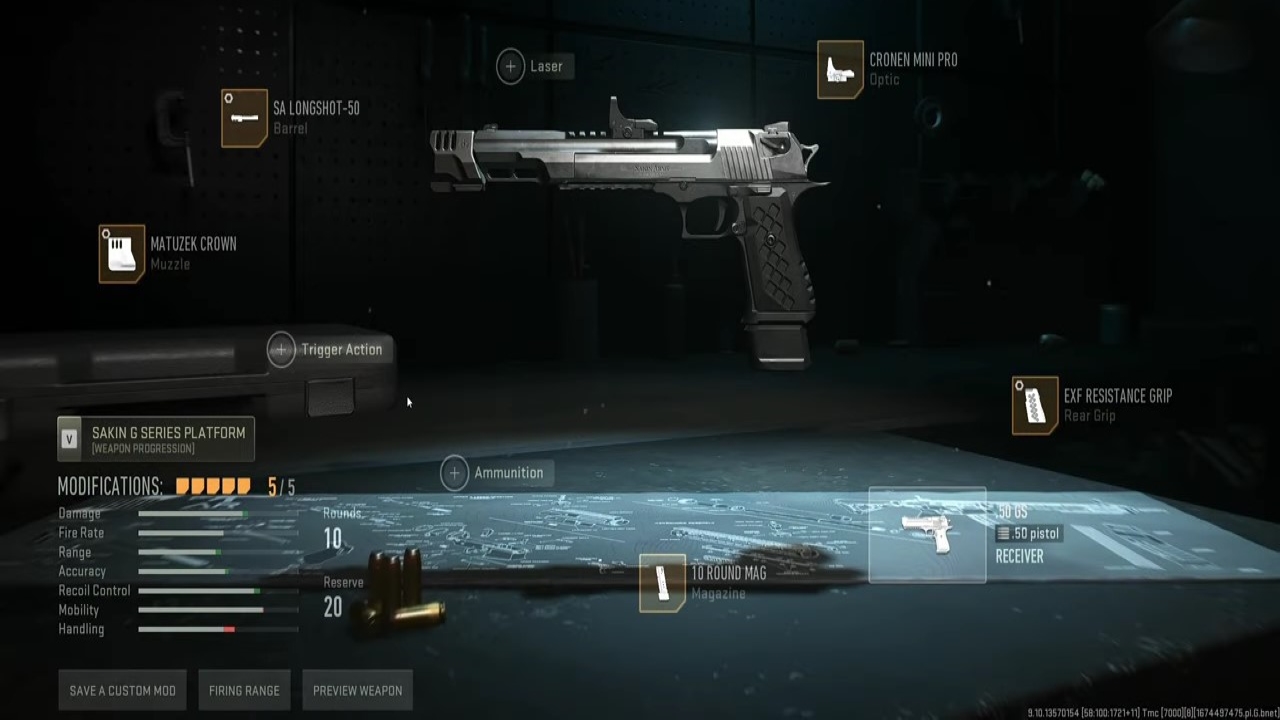Click the Save a Custom Mod button
This screenshot has width=1280, height=720.
tap(122, 690)
